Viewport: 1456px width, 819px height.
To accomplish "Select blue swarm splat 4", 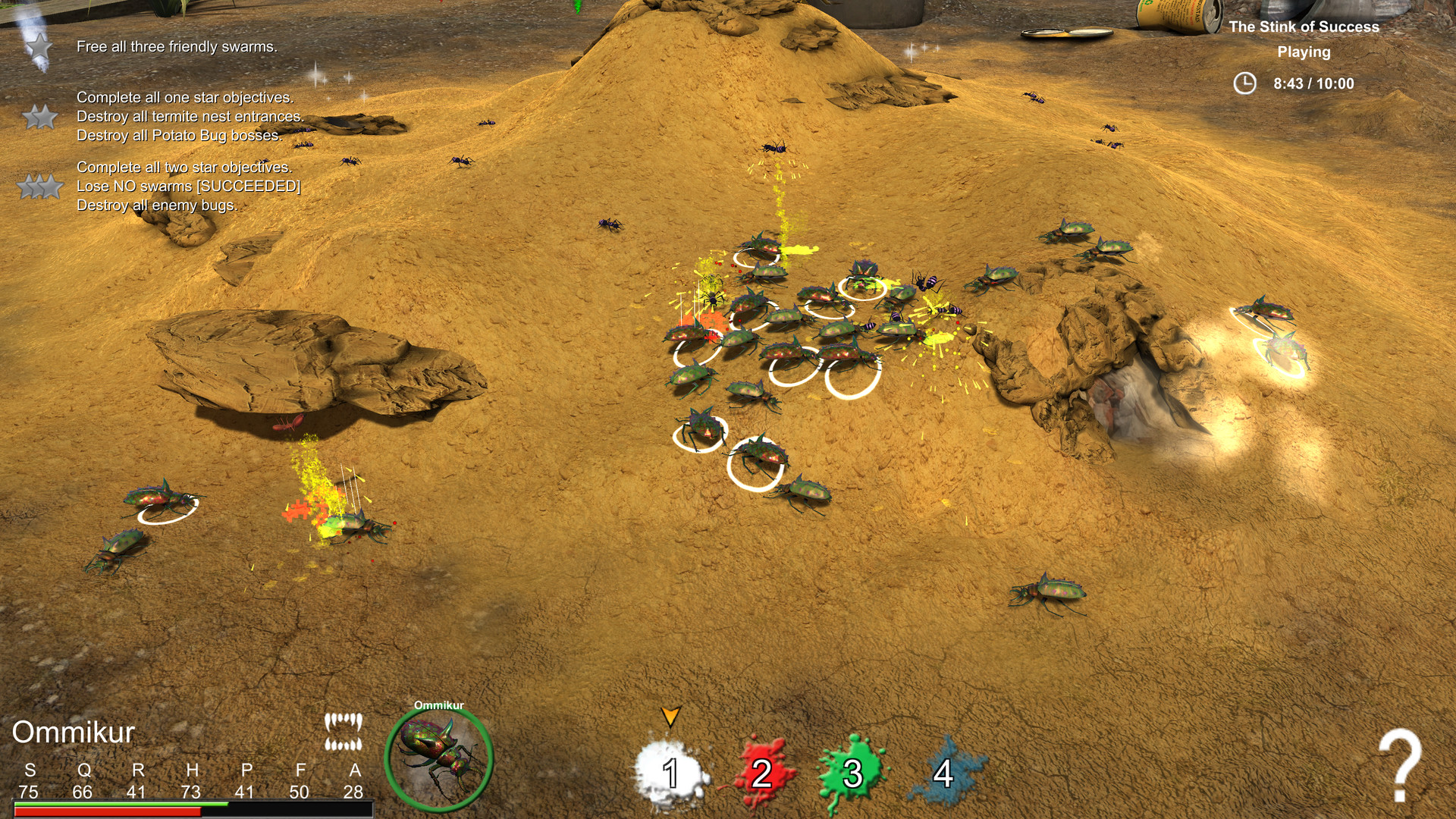I will [x=943, y=774].
